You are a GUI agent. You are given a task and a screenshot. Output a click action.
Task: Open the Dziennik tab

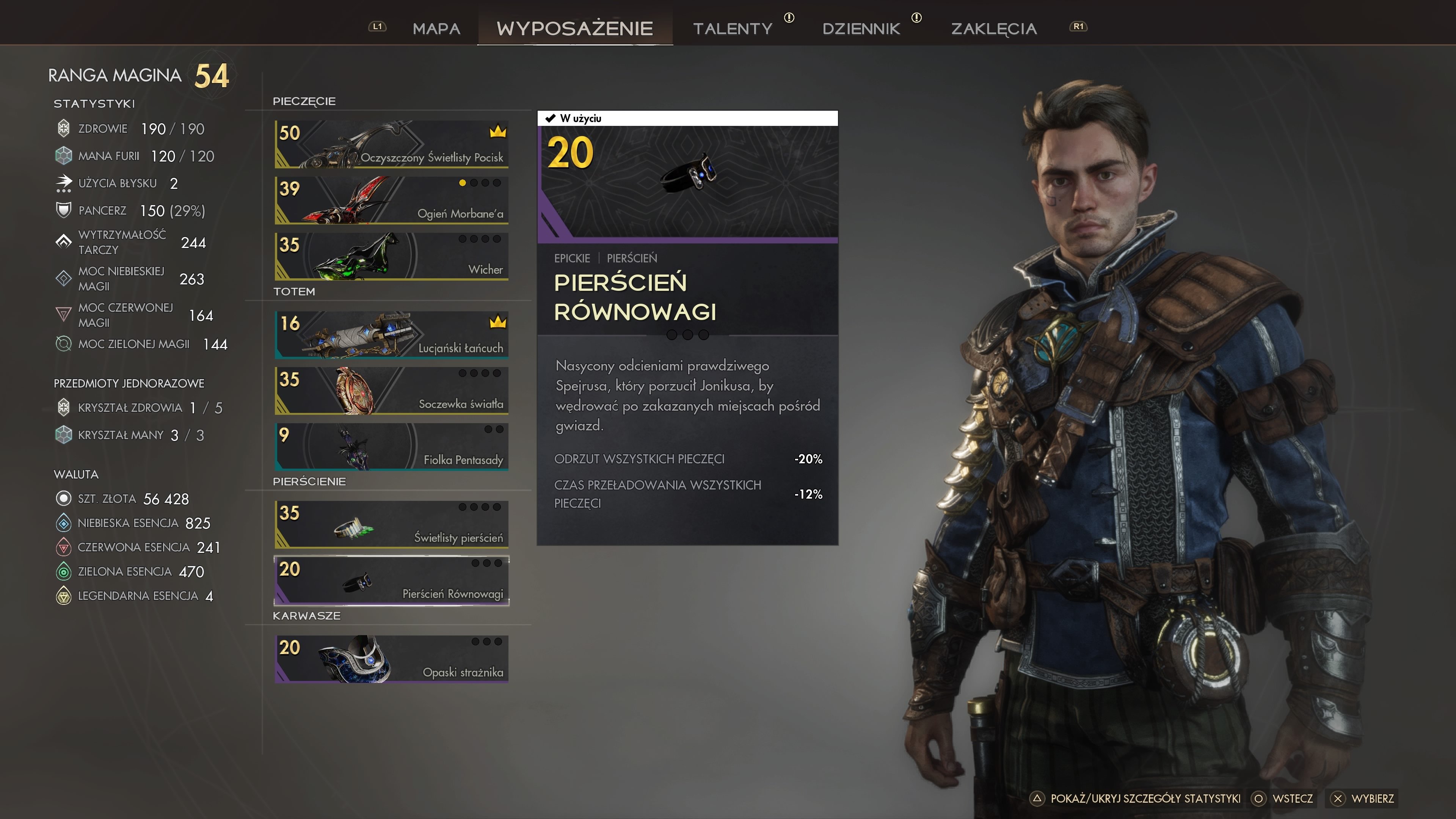click(x=861, y=28)
